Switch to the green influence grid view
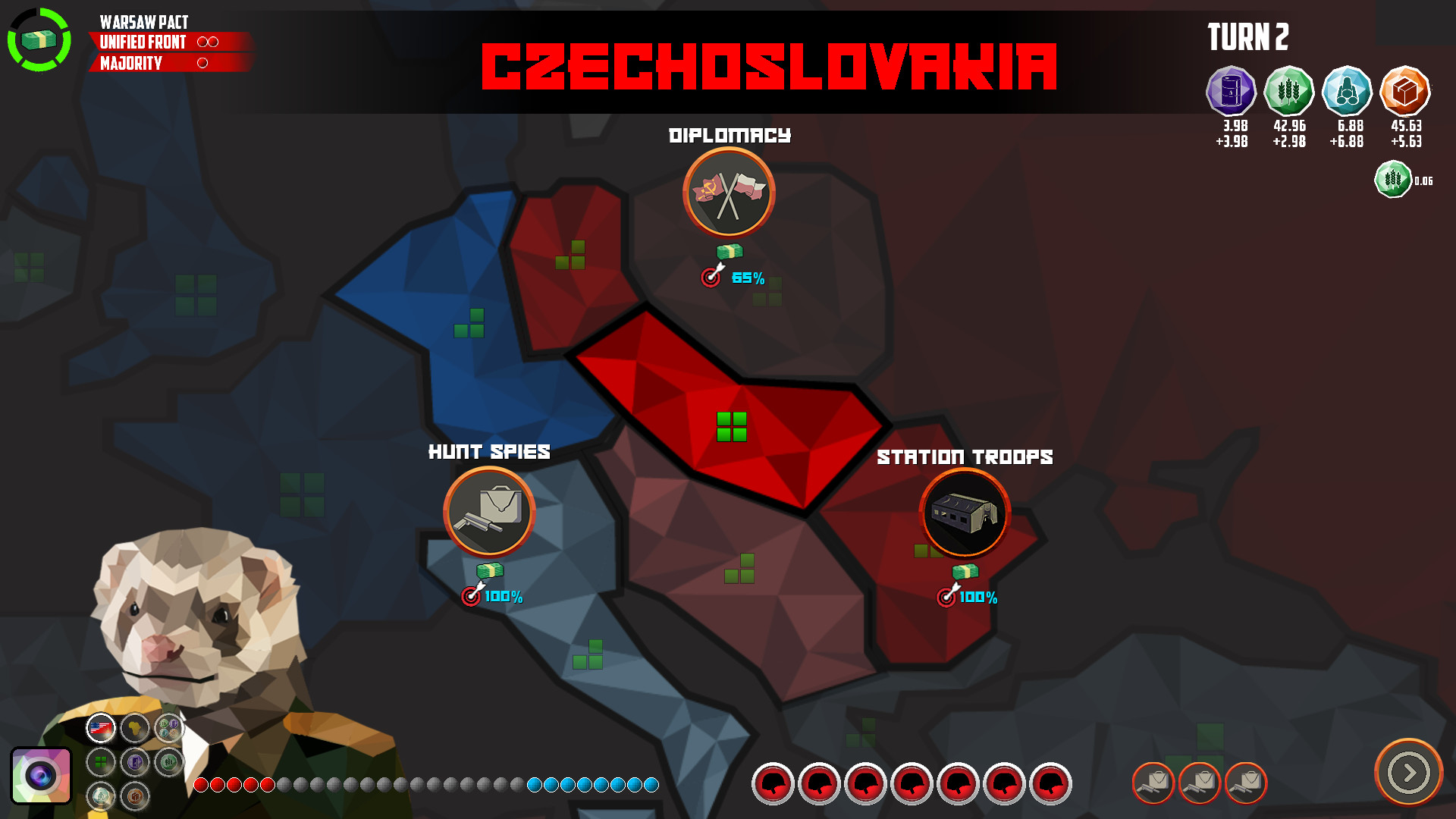The height and width of the screenshot is (819, 1456). tap(99, 761)
